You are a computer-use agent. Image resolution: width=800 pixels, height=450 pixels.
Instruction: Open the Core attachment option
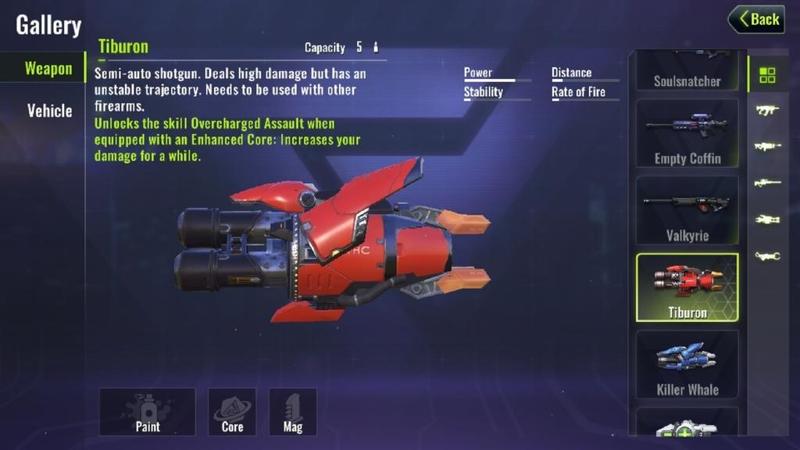pos(232,411)
